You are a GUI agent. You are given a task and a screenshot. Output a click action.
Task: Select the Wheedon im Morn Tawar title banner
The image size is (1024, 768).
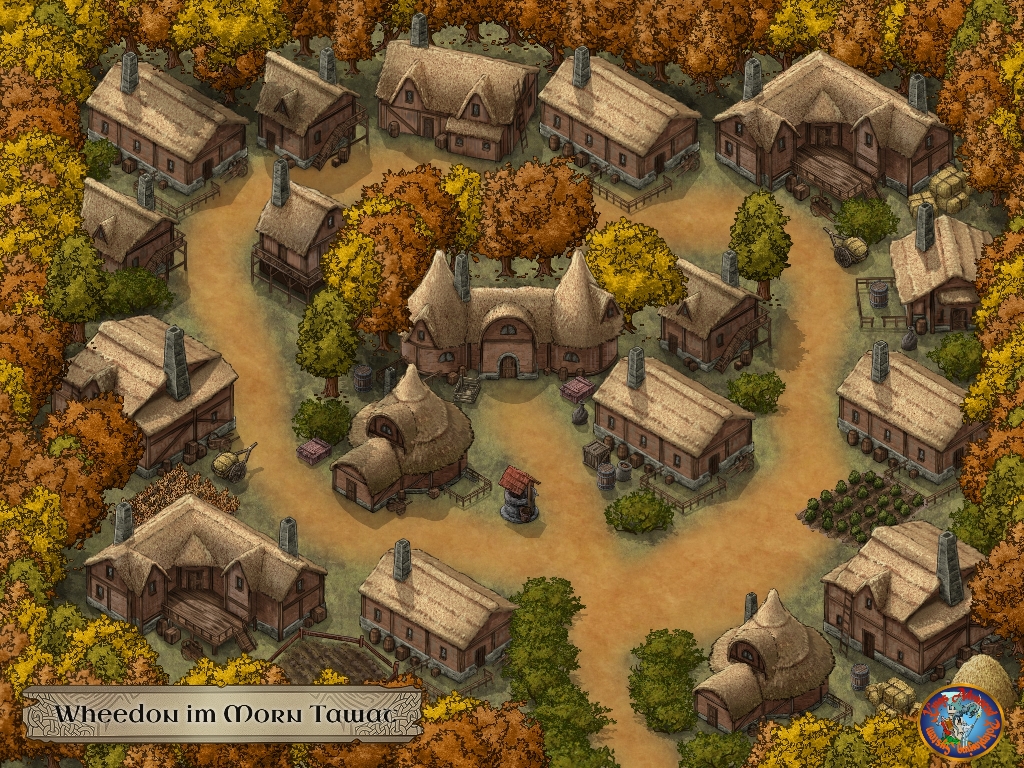pos(223,714)
